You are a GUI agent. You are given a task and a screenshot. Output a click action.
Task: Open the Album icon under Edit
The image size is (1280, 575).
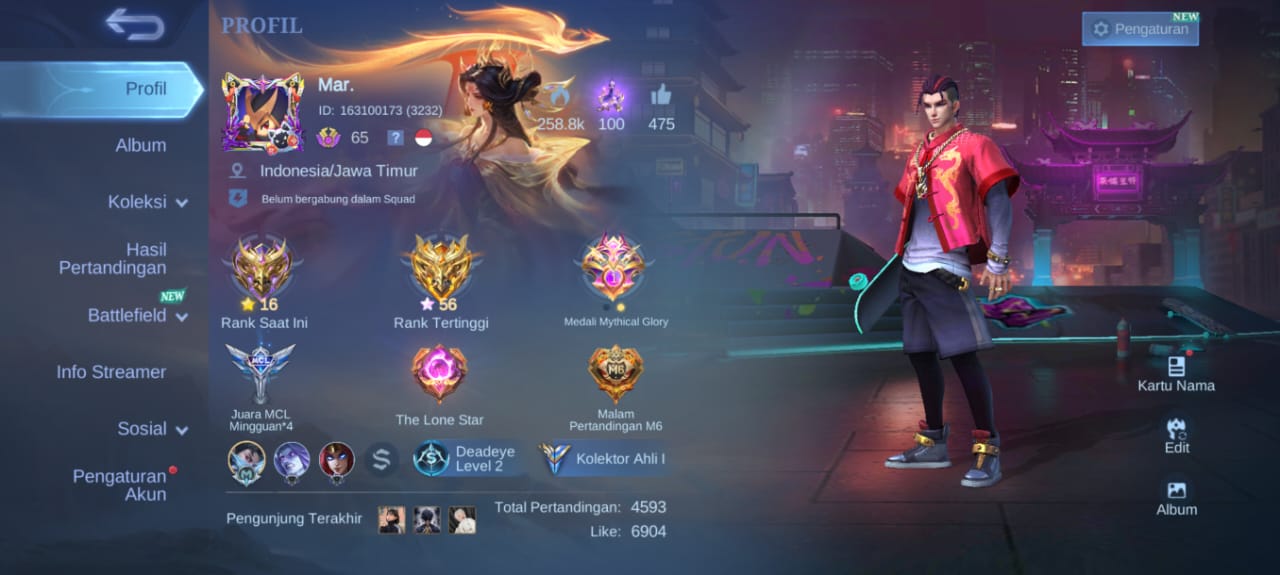click(x=1176, y=497)
